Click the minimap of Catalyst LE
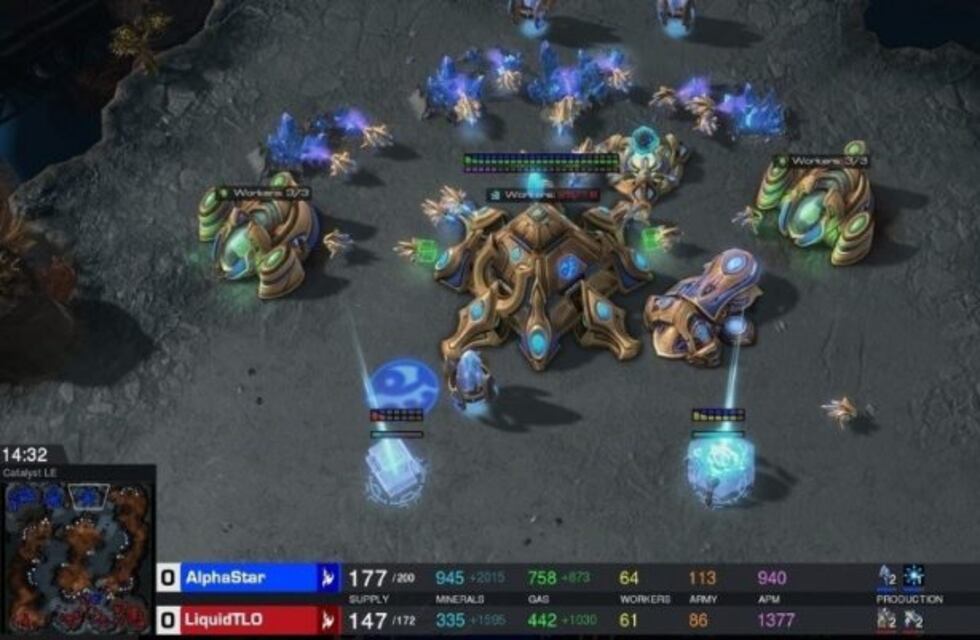 pos(77,557)
